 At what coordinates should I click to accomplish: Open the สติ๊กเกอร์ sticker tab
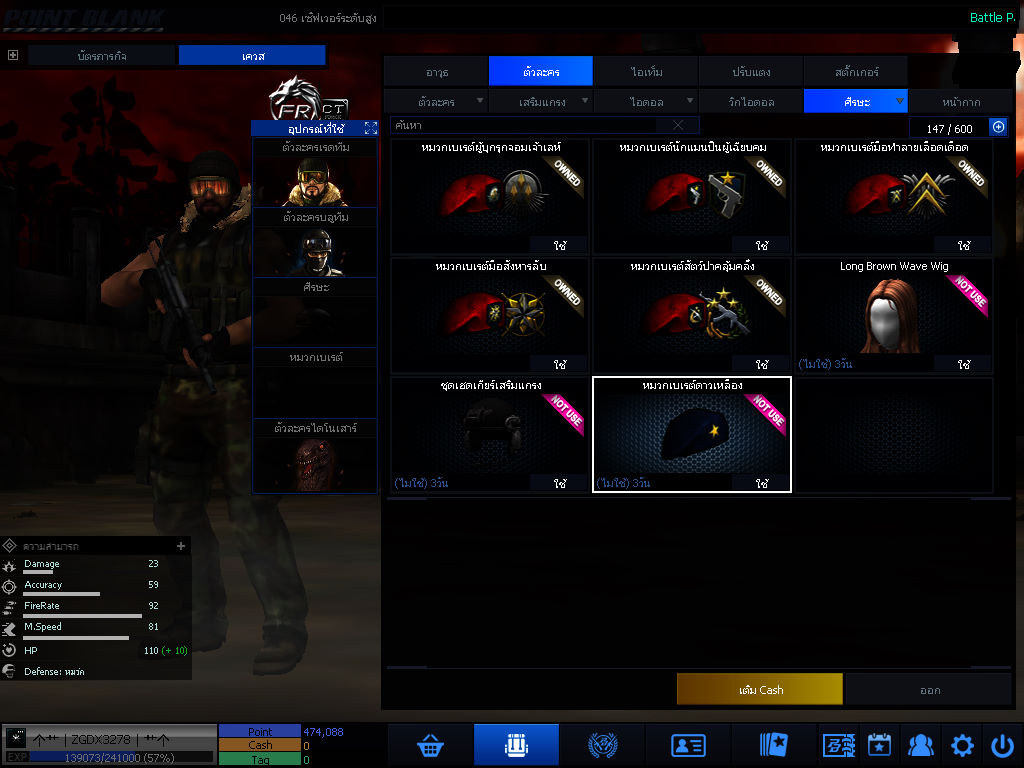coord(857,72)
